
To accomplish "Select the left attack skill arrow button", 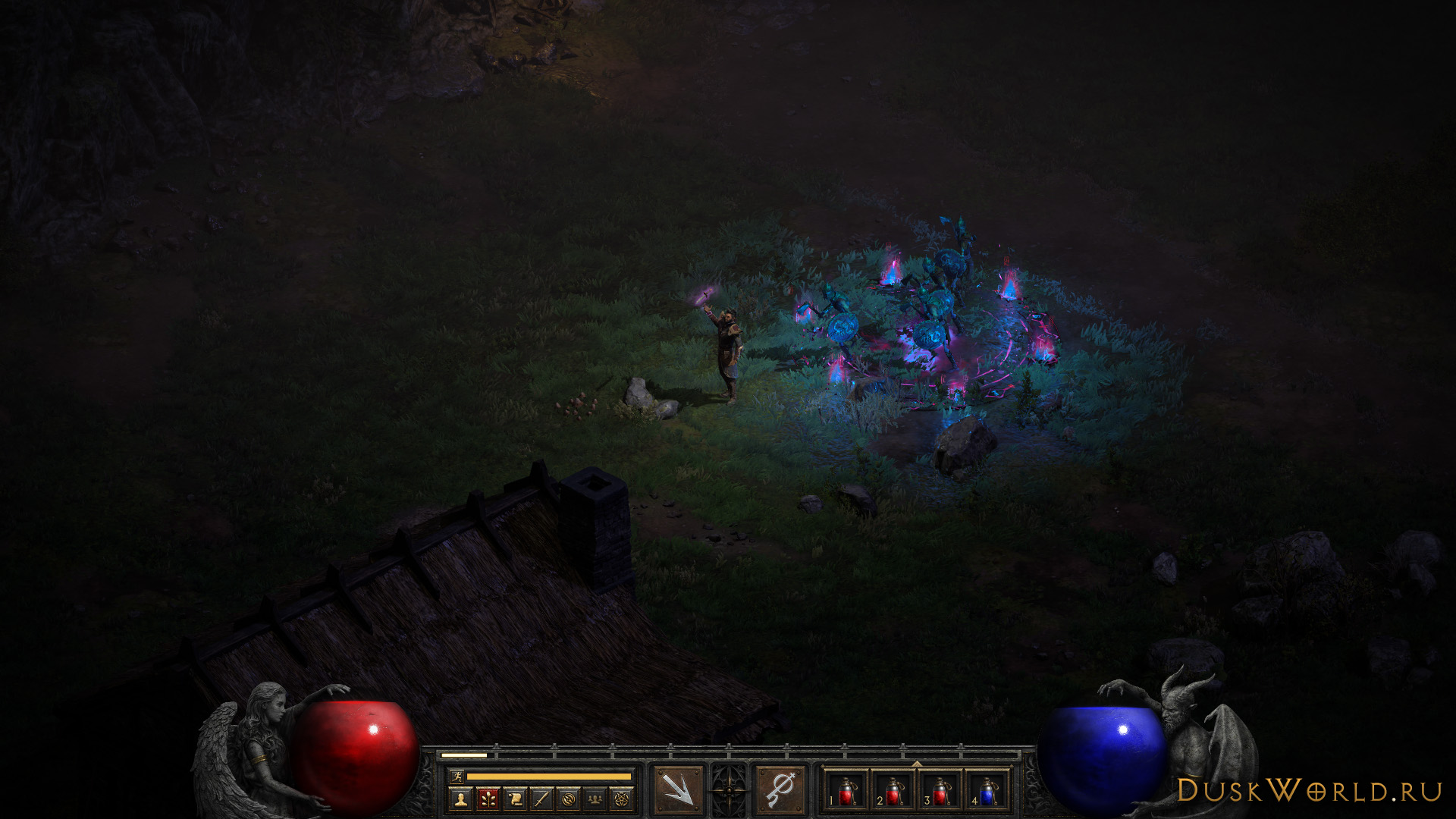I will click(677, 790).
